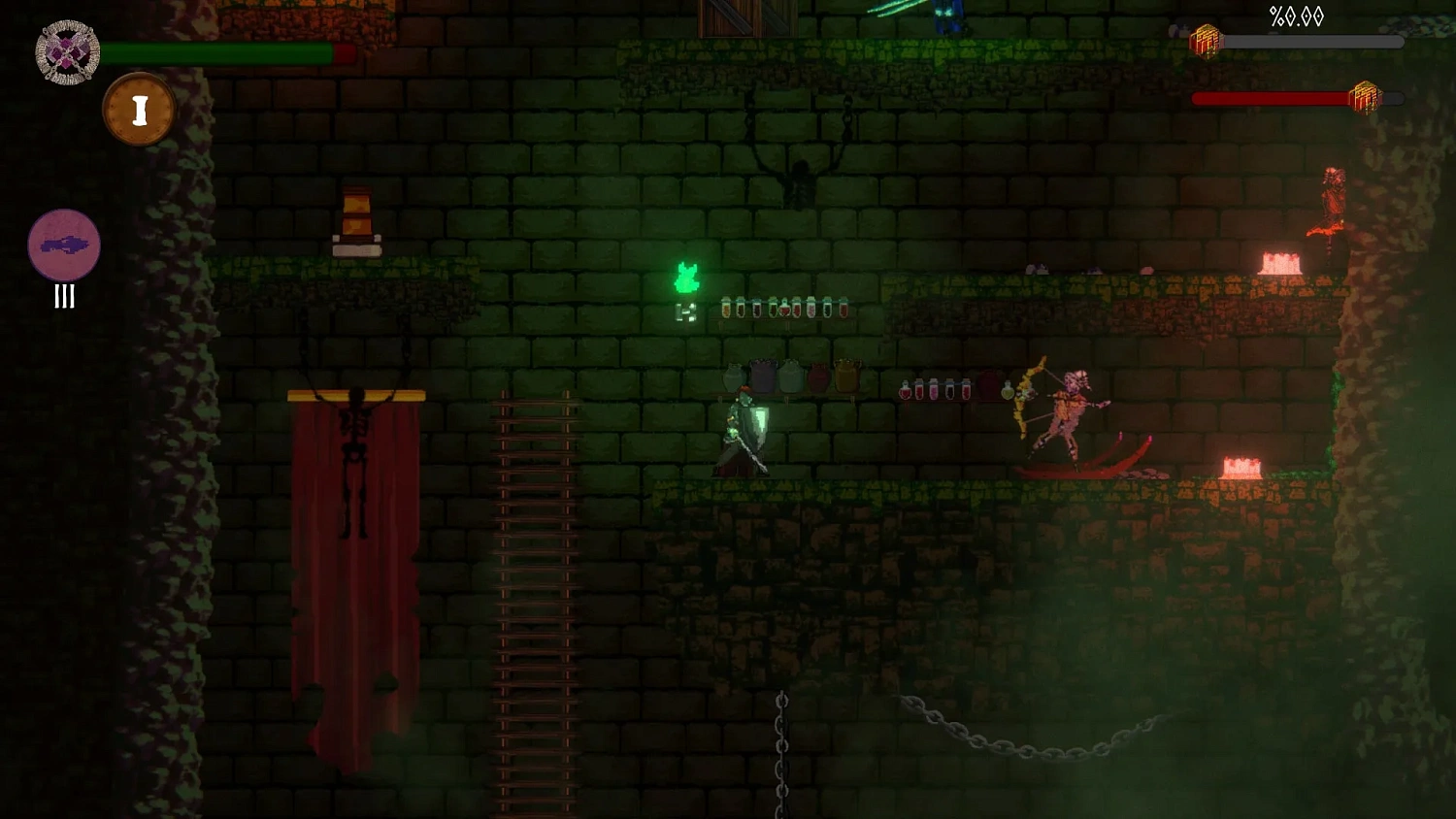This screenshot has height=819, width=1456.
Task: Toggle the III charge indicator below the orb
Action: [64, 297]
